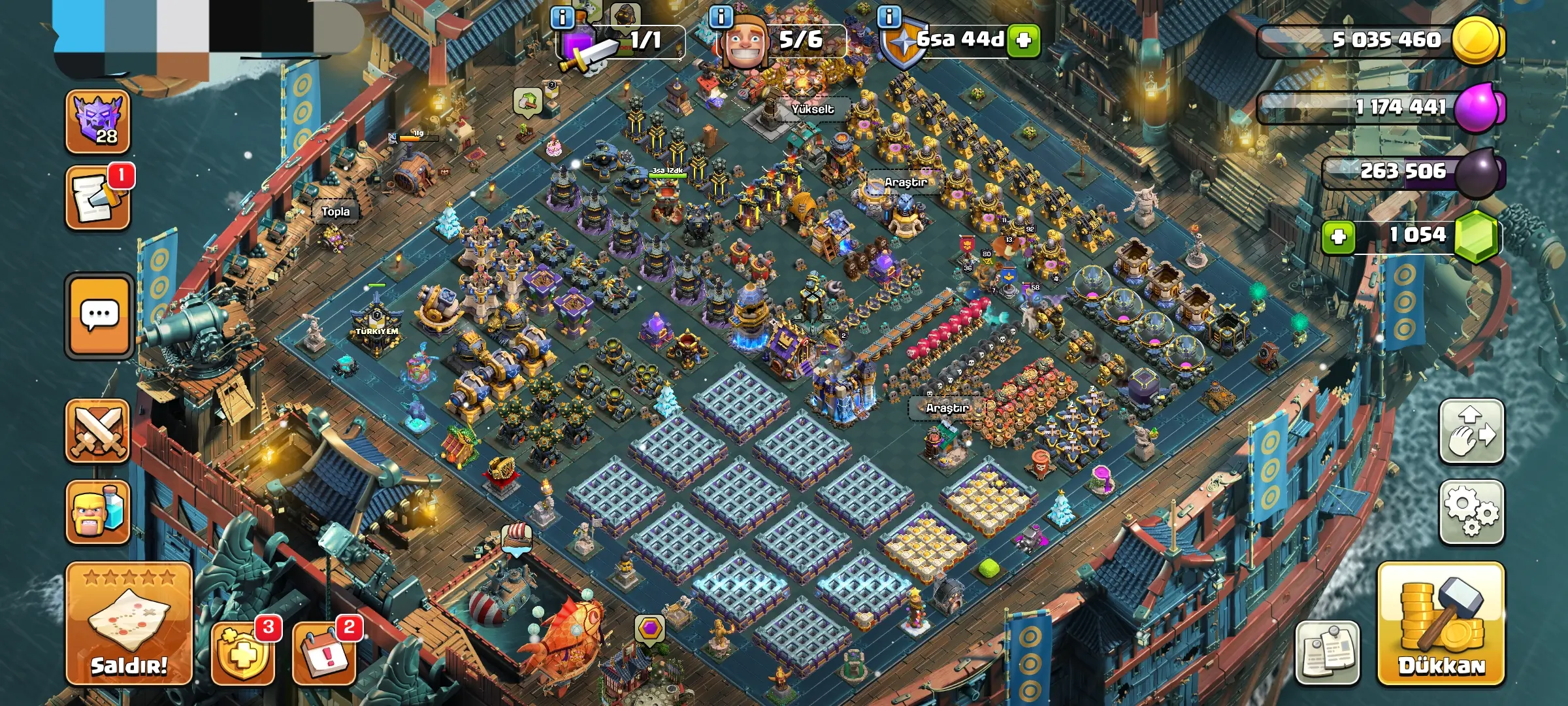Show the purple league badge profile
Image resolution: width=1568 pixels, height=706 pixels.
coord(98,121)
